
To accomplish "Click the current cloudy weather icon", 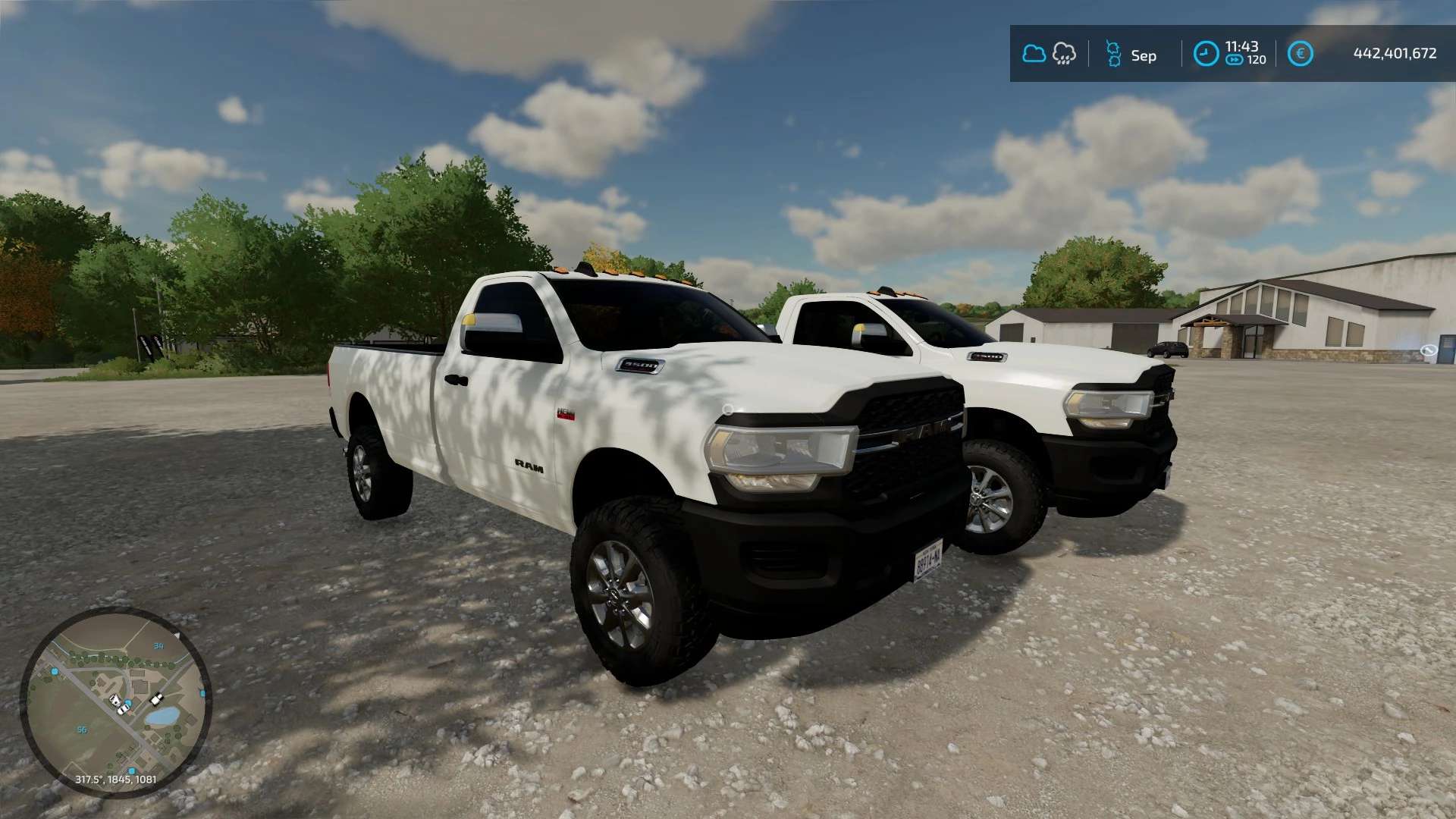I will point(1034,54).
